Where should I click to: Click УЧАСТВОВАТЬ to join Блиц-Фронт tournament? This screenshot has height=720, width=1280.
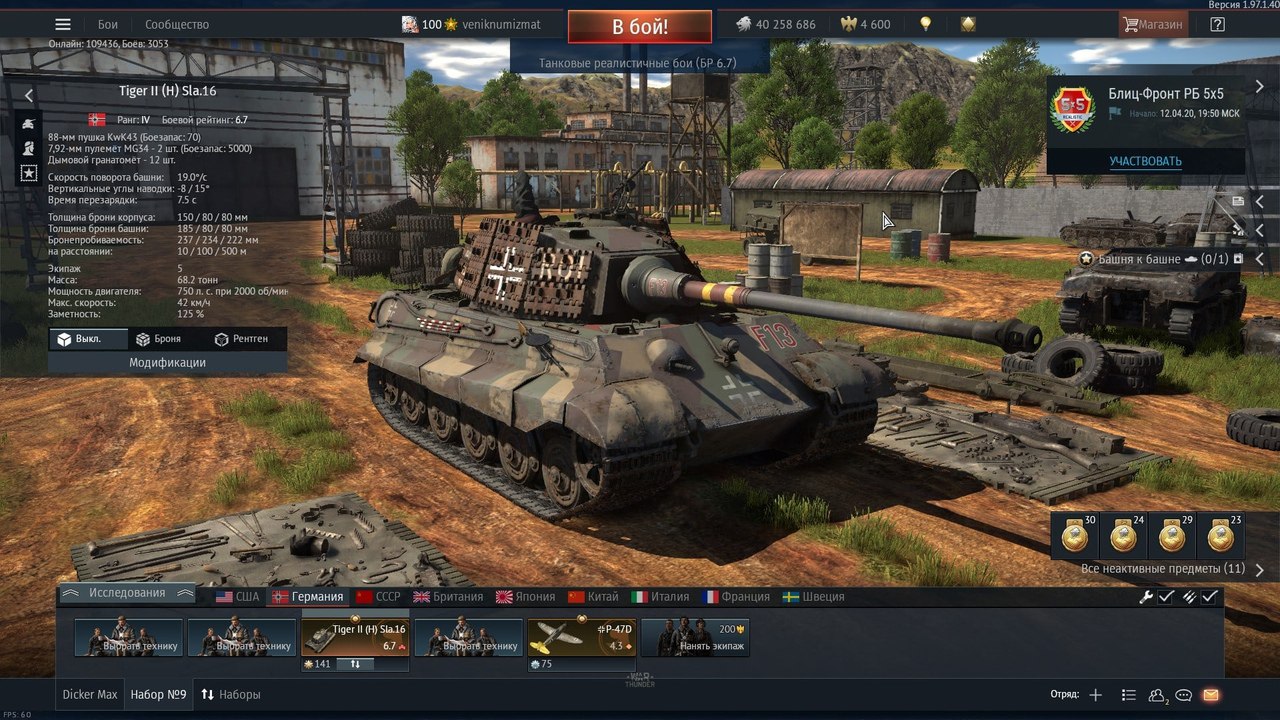point(1145,161)
